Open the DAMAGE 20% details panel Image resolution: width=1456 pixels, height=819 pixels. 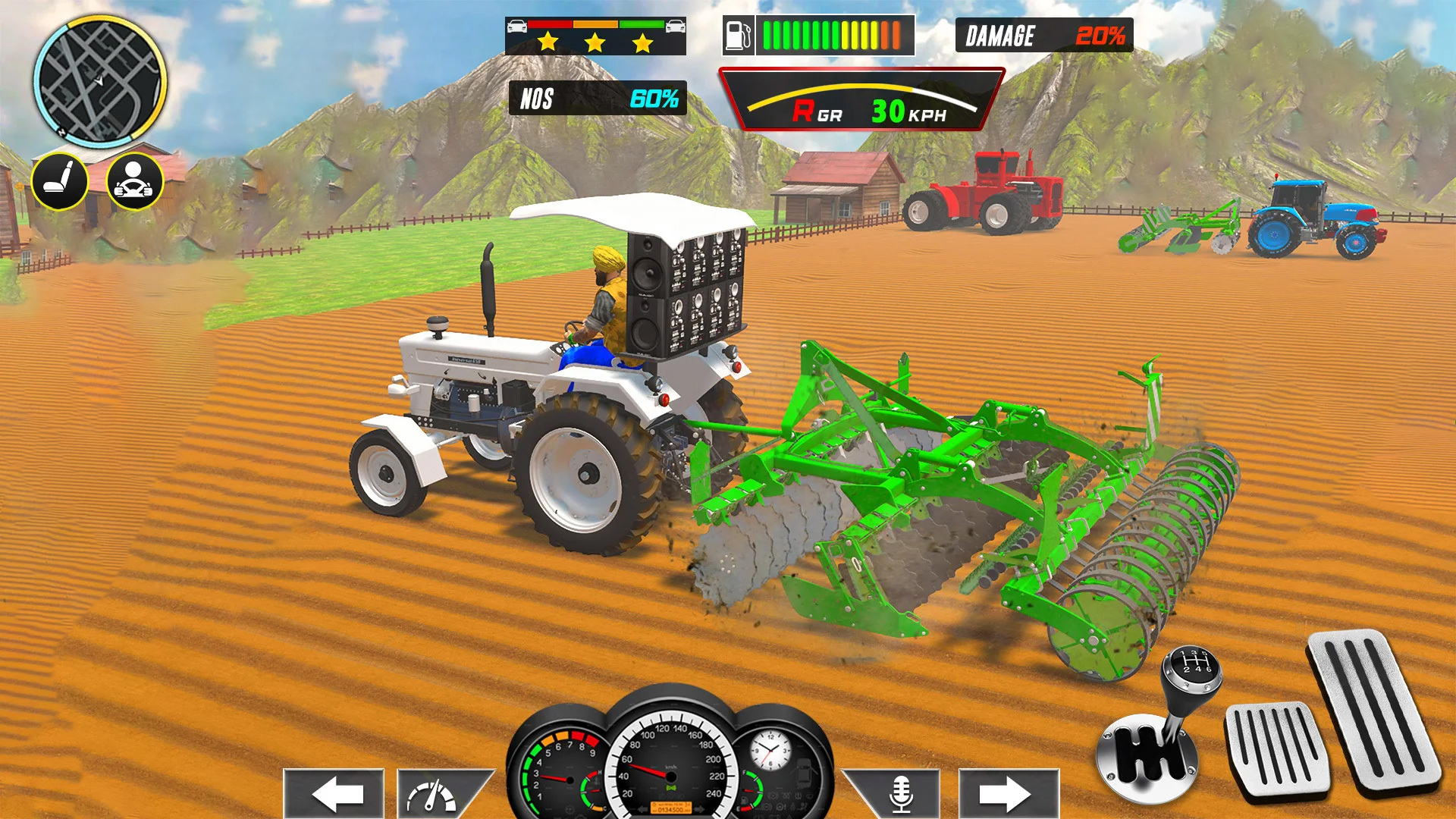pos(1043,35)
